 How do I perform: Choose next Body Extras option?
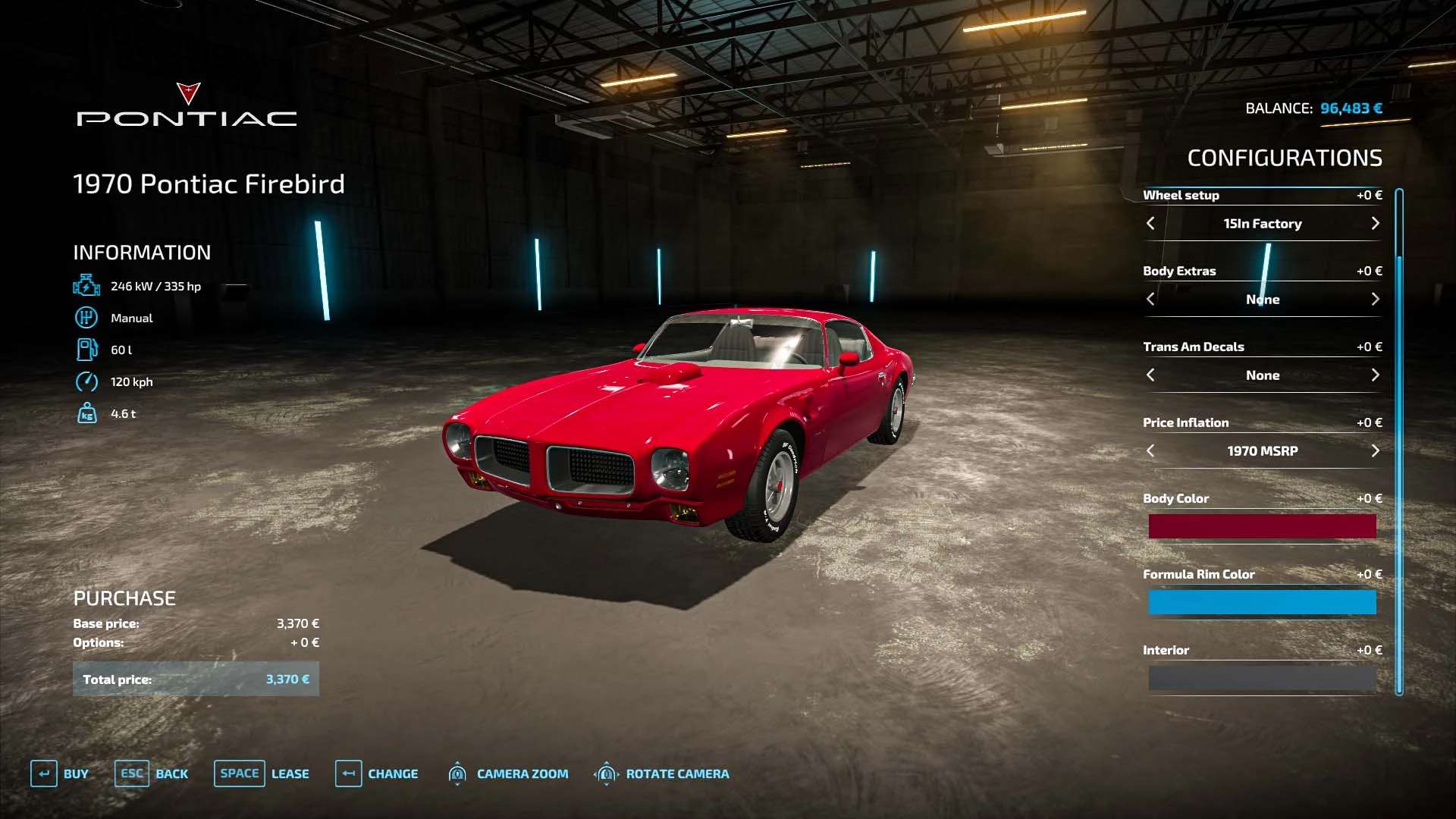tap(1375, 300)
